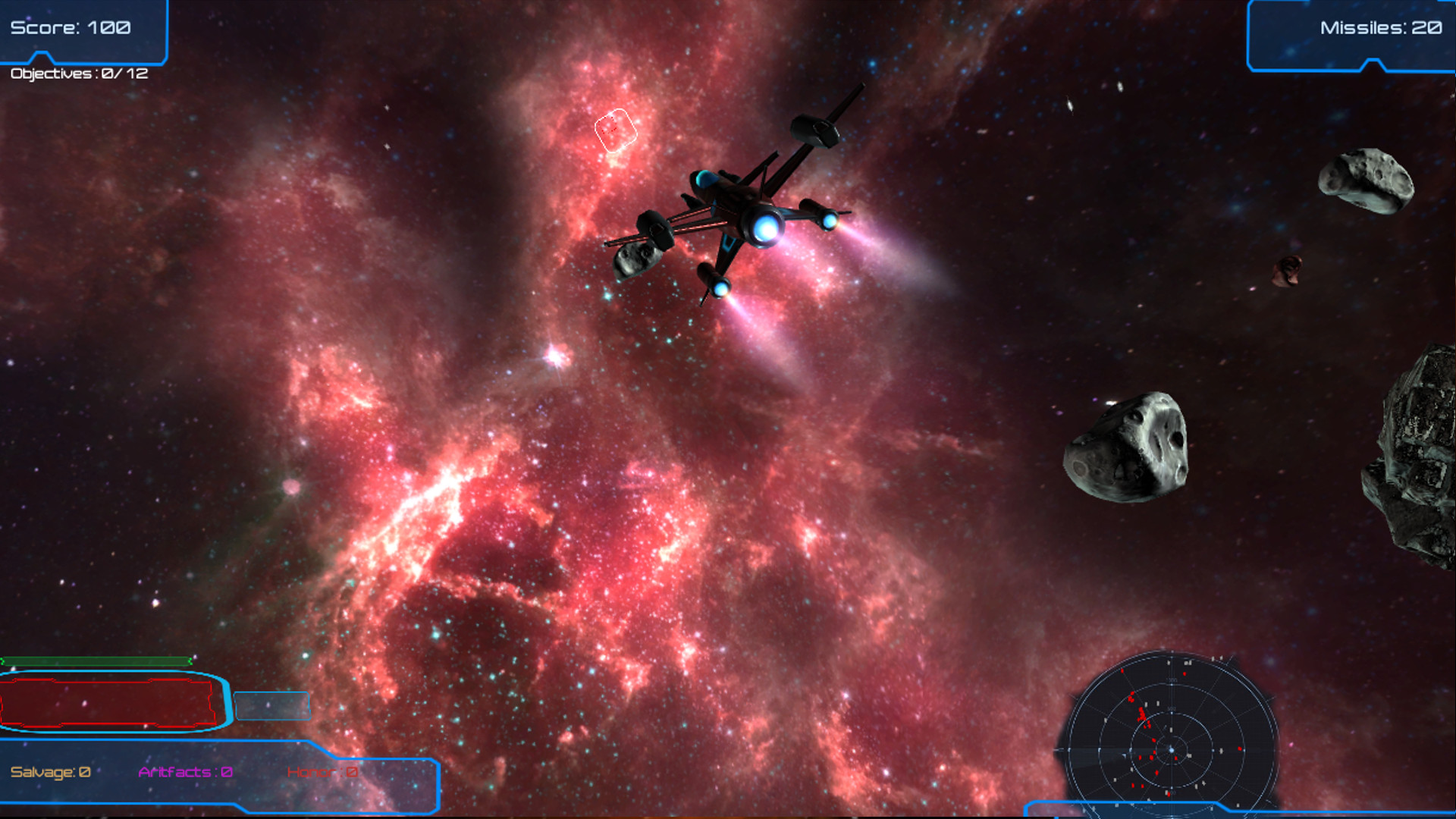Viewport: 1456px width, 819px height.
Task: Click the white targeting reticle
Action: 616,130
